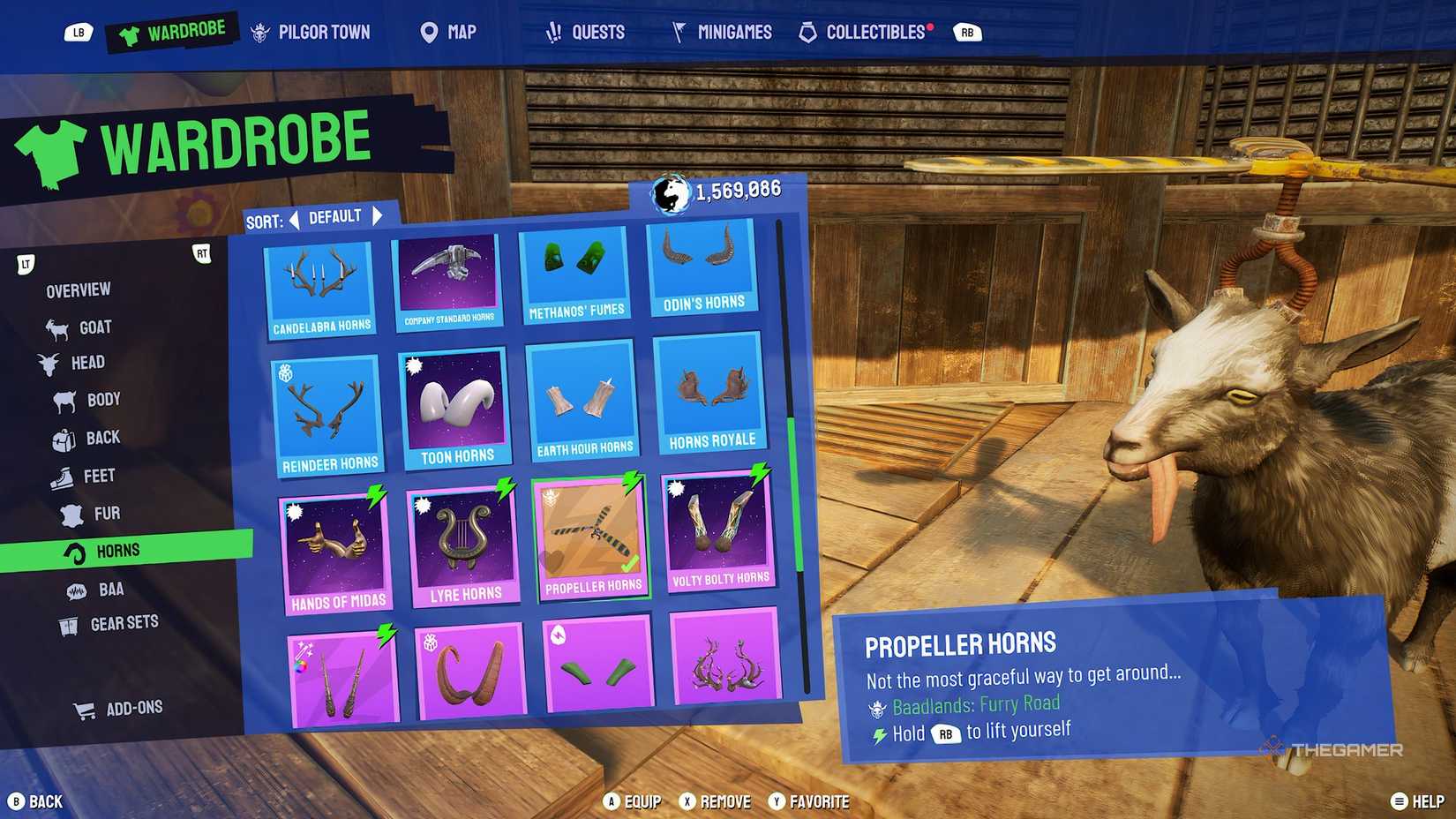Image resolution: width=1456 pixels, height=819 pixels.
Task: Open the Collectibles icon with red notification
Action: tap(808, 32)
